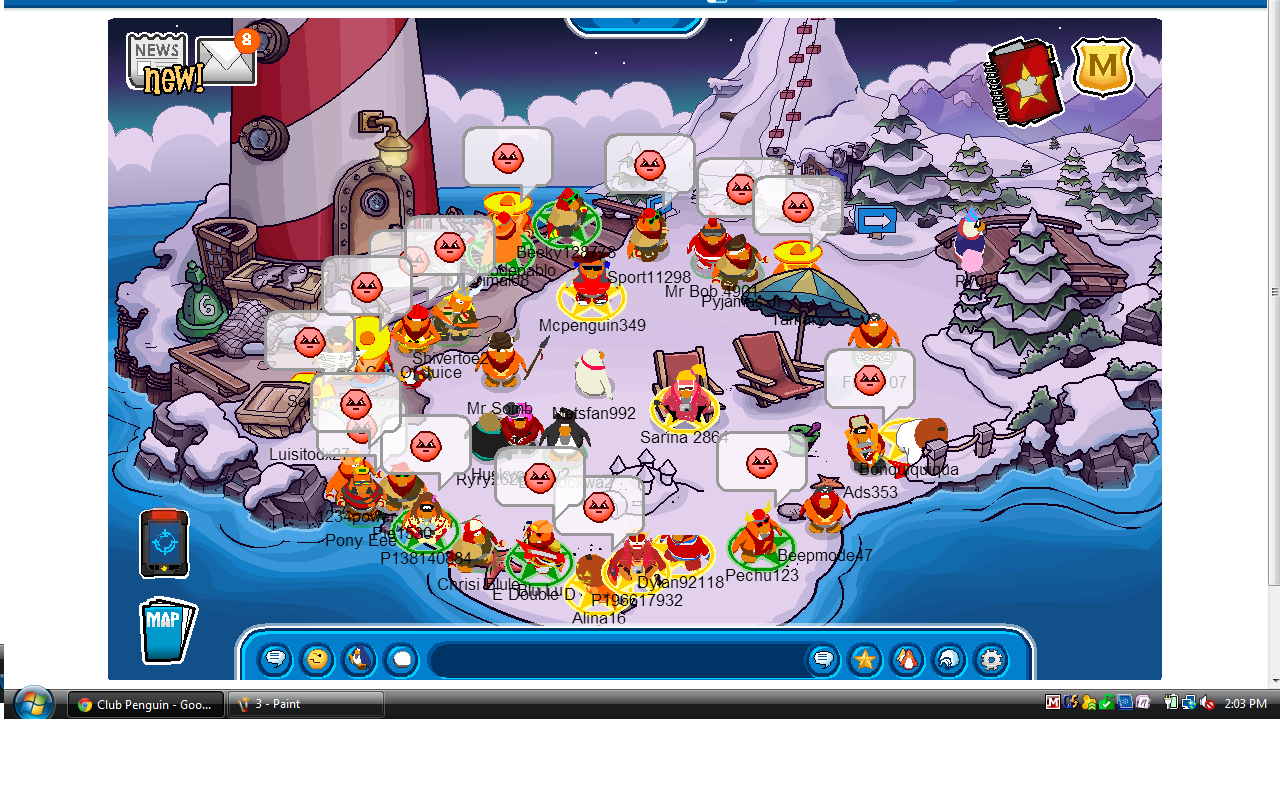Open the safe chat speech bubble menu

click(275, 660)
